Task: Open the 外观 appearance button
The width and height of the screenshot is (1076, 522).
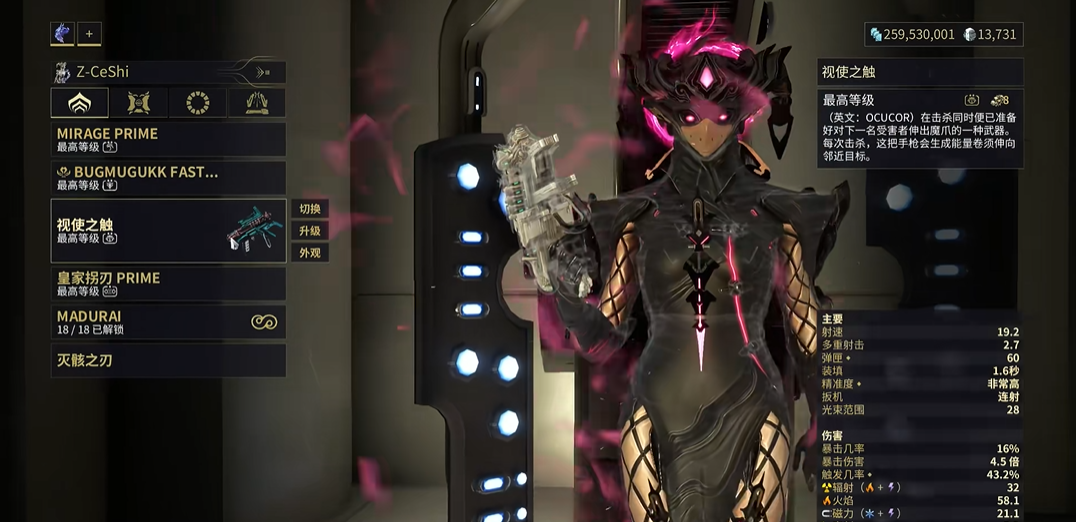Action: [x=310, y=253]
